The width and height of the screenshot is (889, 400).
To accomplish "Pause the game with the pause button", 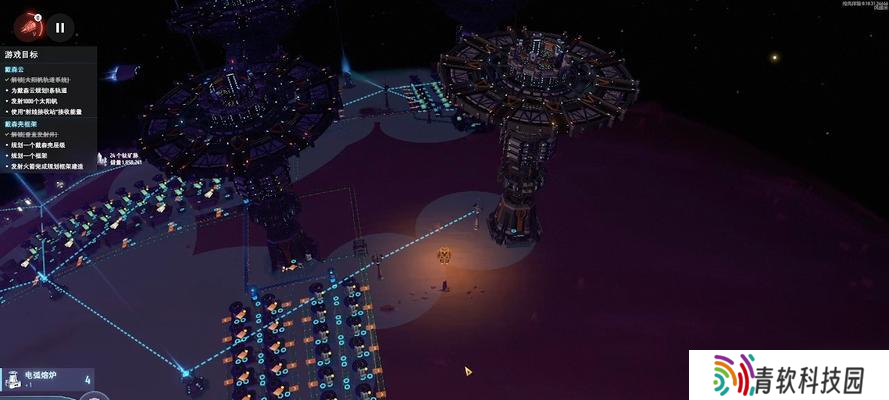I will 60,28.
